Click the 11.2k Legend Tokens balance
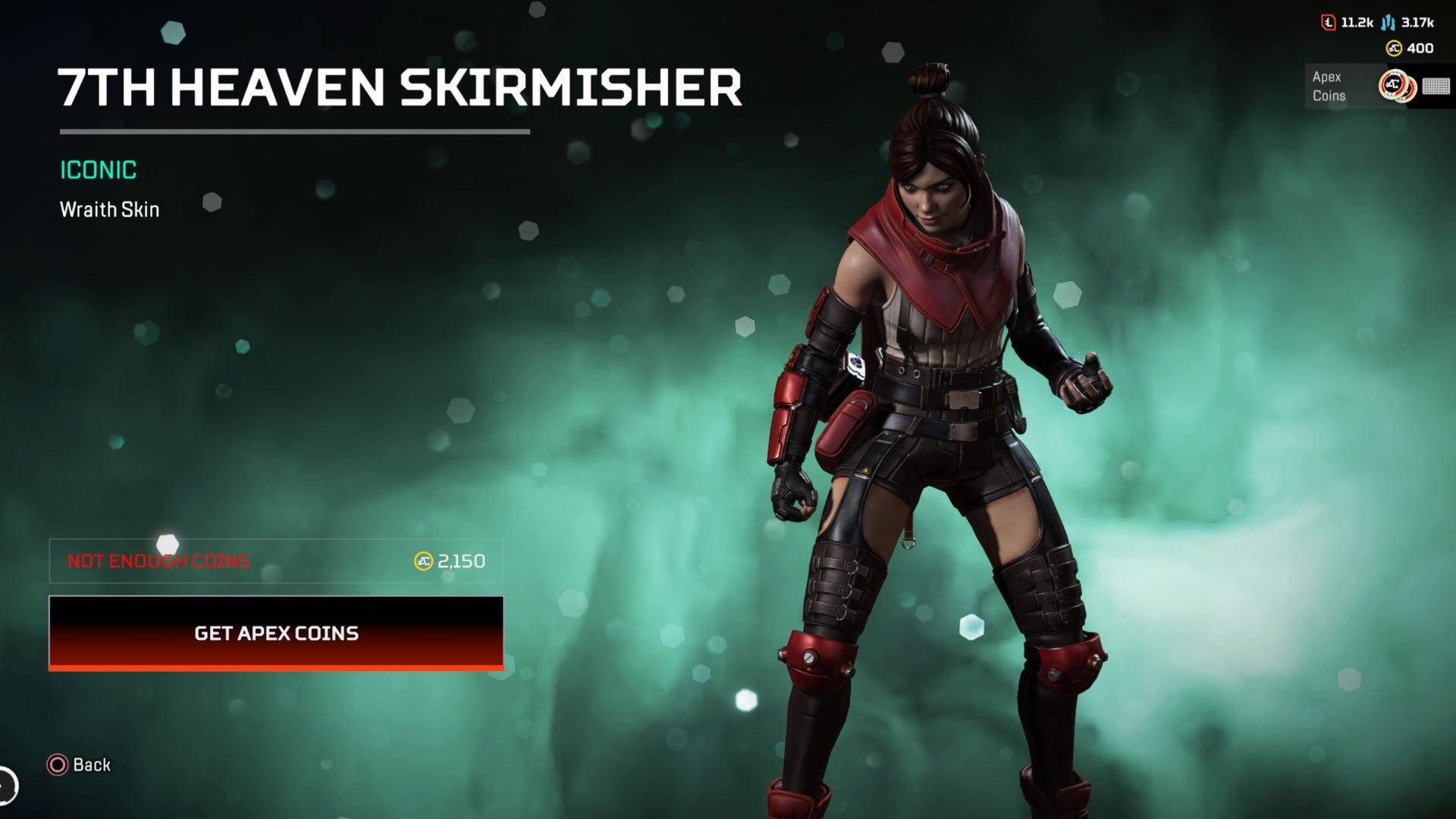The height and width of the screenshot is (819, 1456). 1357,23
